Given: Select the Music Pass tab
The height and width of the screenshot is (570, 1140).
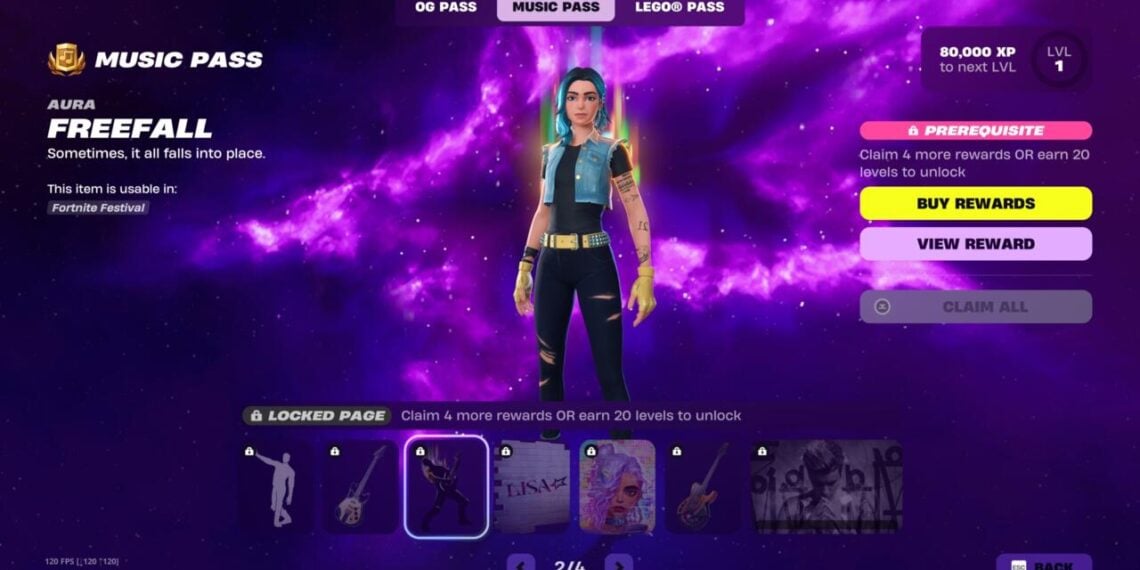Looking at the screenshot, I should (556, 8).
